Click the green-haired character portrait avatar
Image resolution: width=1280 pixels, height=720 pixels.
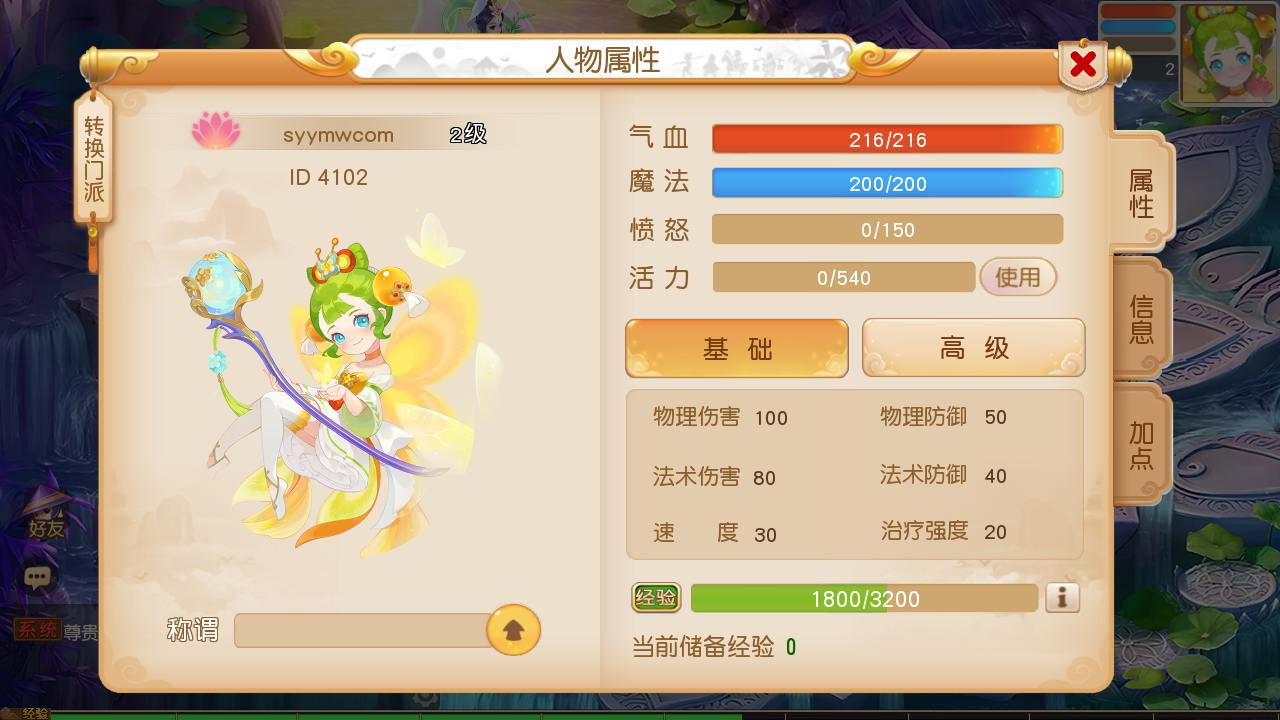(x=1227, y=52)
